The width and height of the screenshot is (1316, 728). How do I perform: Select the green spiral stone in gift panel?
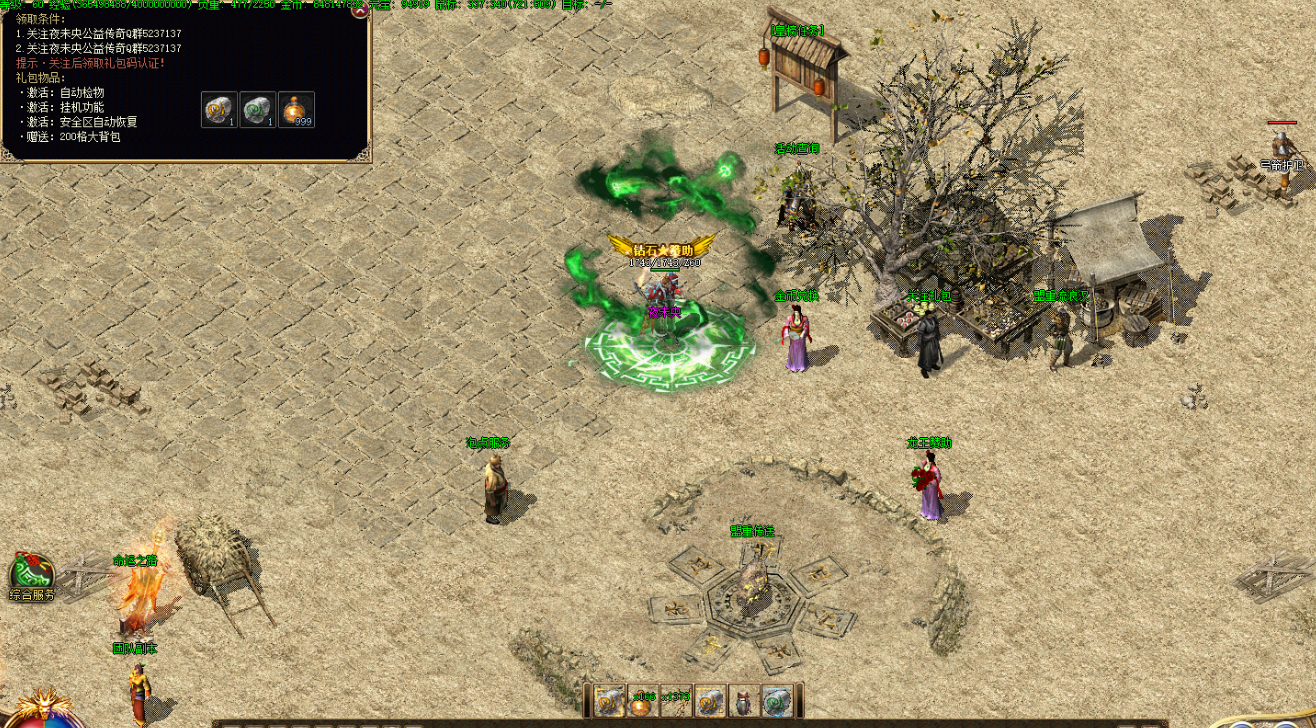point(257,109)
